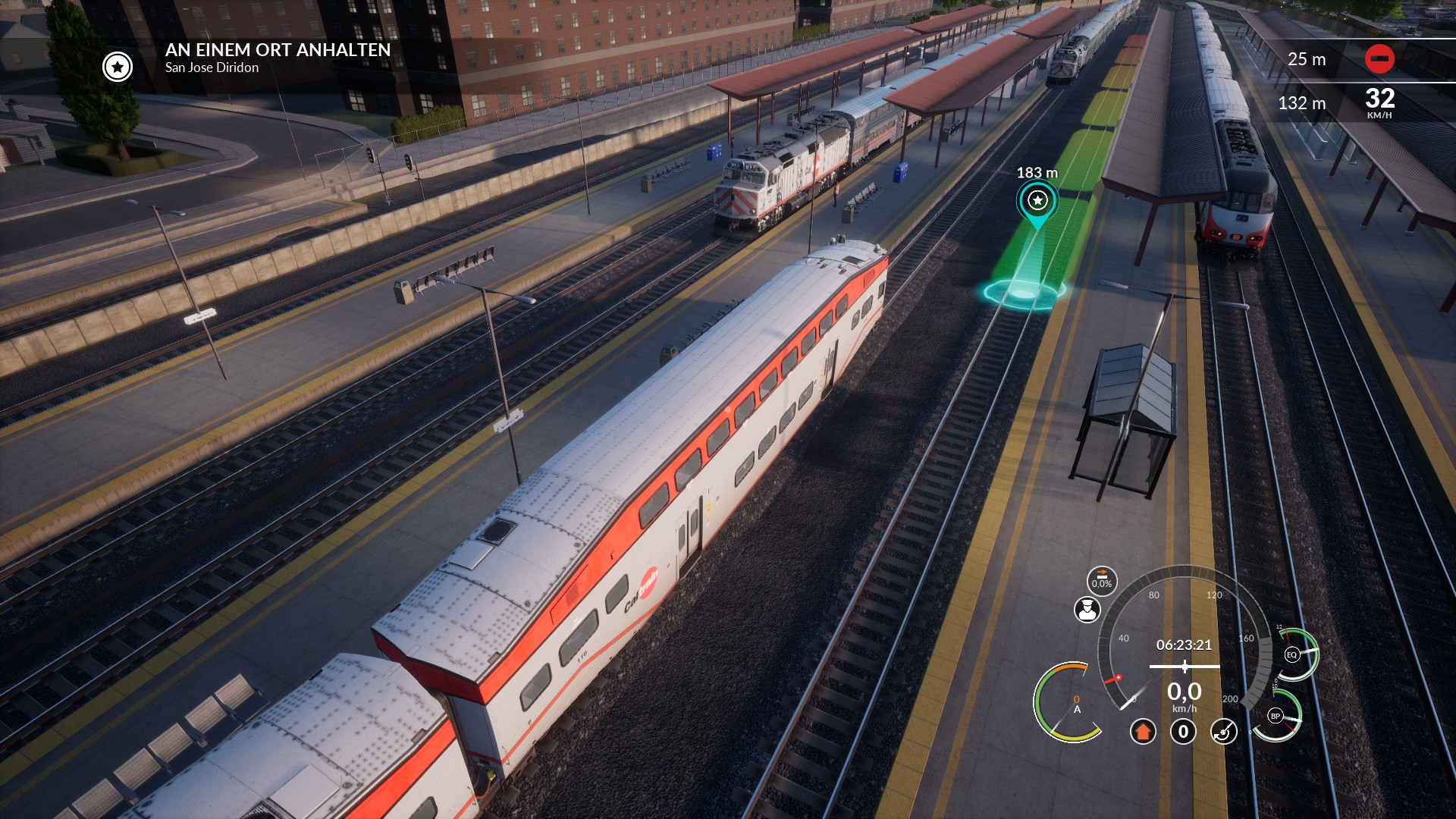Screen dimensions: 1456x819
Task: Click the EQ pressure gauge
Action: point(1293,654)
